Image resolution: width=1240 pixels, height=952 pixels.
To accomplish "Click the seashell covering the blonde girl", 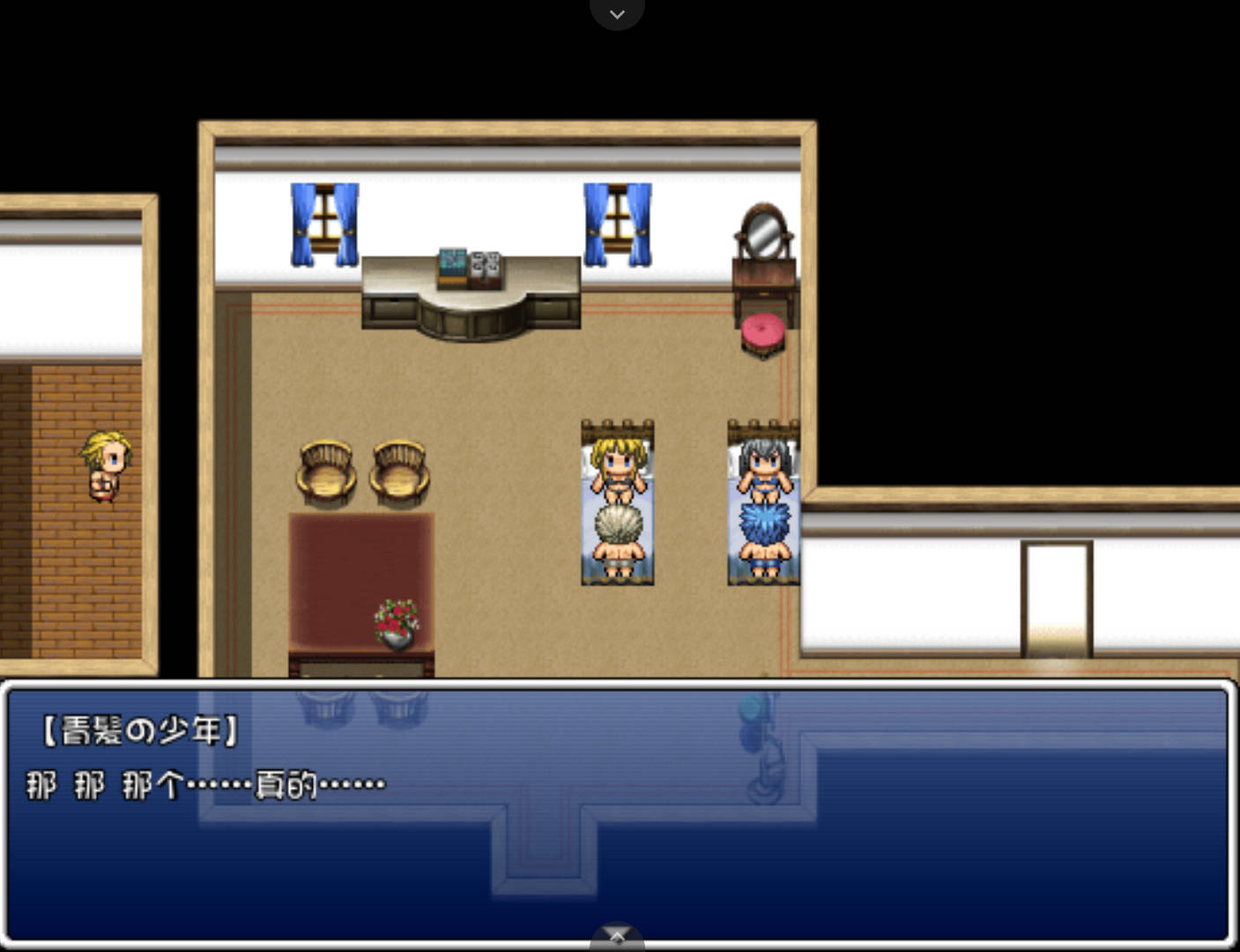I will click(617, 522).
